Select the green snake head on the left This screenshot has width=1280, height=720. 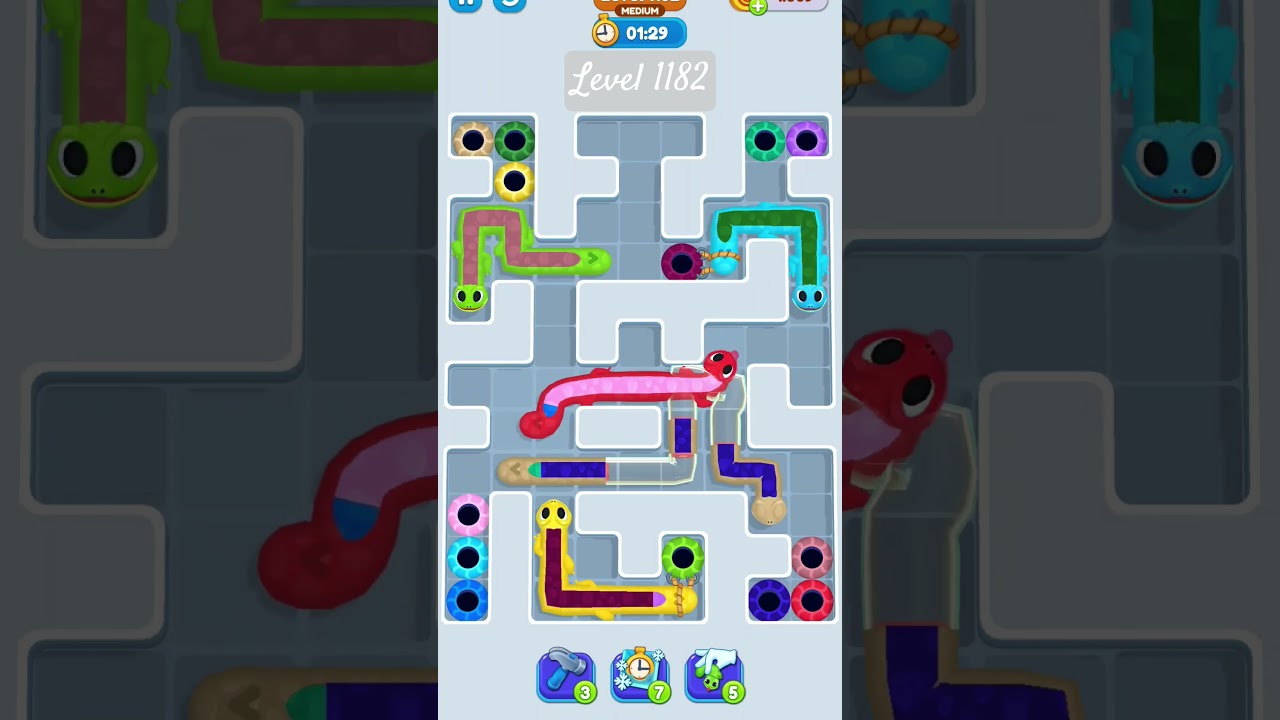470,297
